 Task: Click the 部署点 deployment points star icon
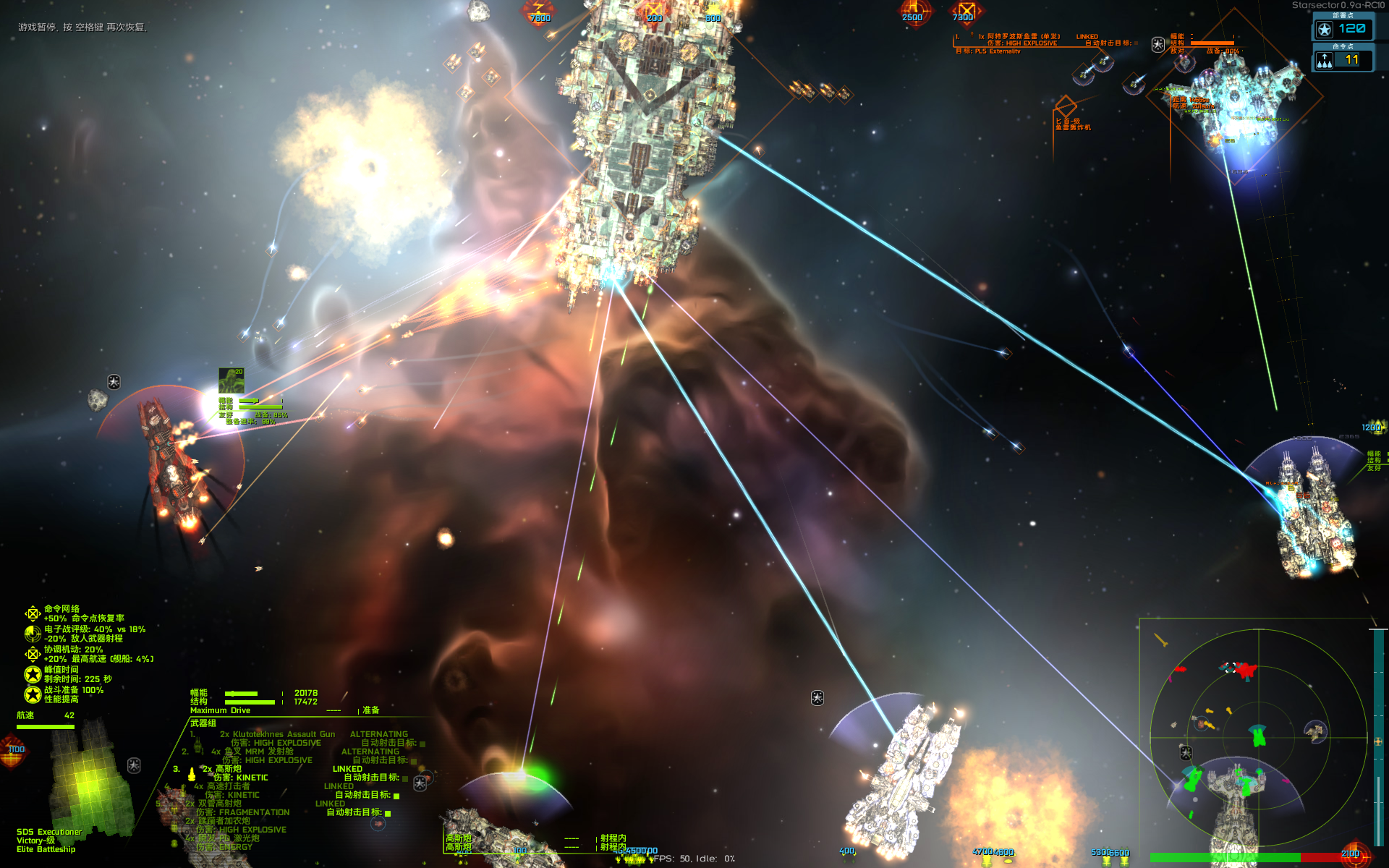tap(1325, 29)
